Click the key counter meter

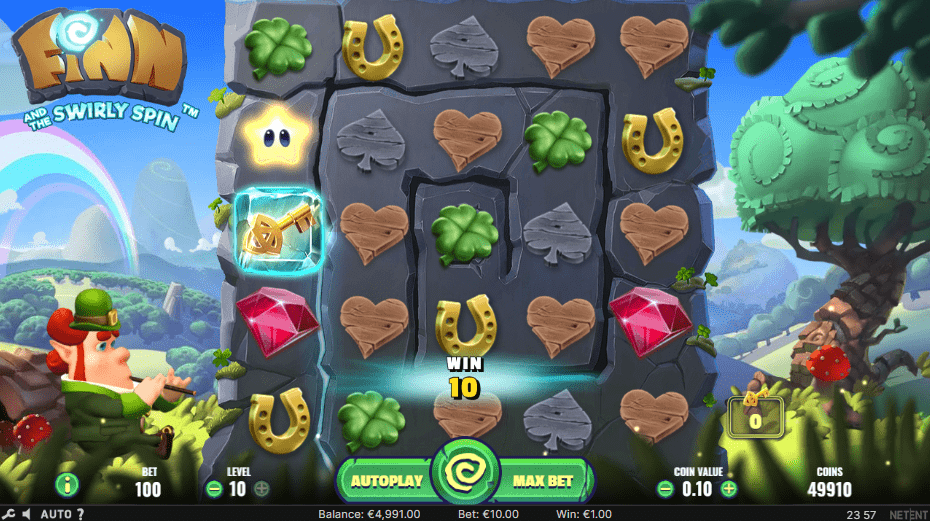tap(755, 418)
